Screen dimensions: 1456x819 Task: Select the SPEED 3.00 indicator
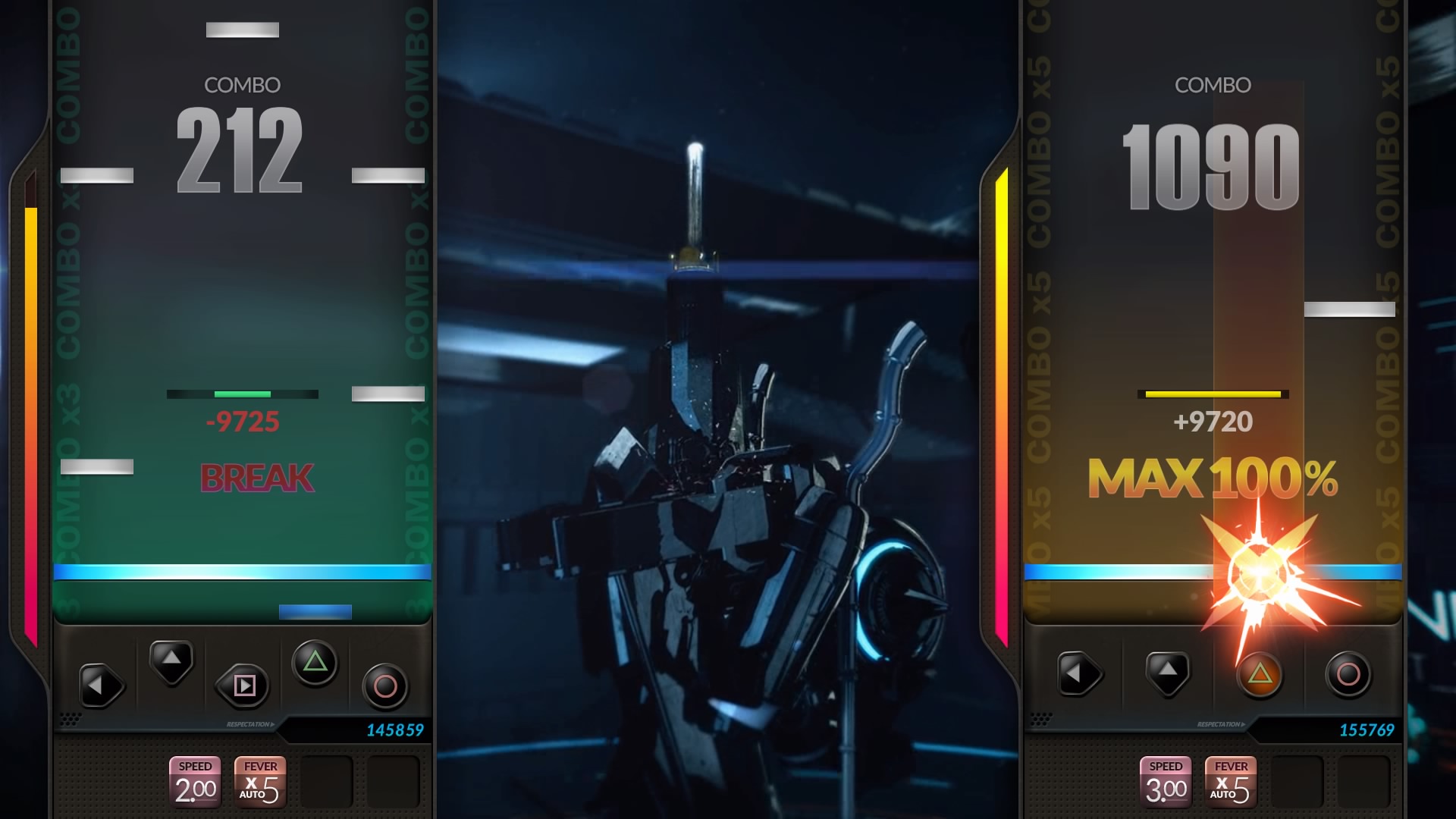click(1166, 781)
